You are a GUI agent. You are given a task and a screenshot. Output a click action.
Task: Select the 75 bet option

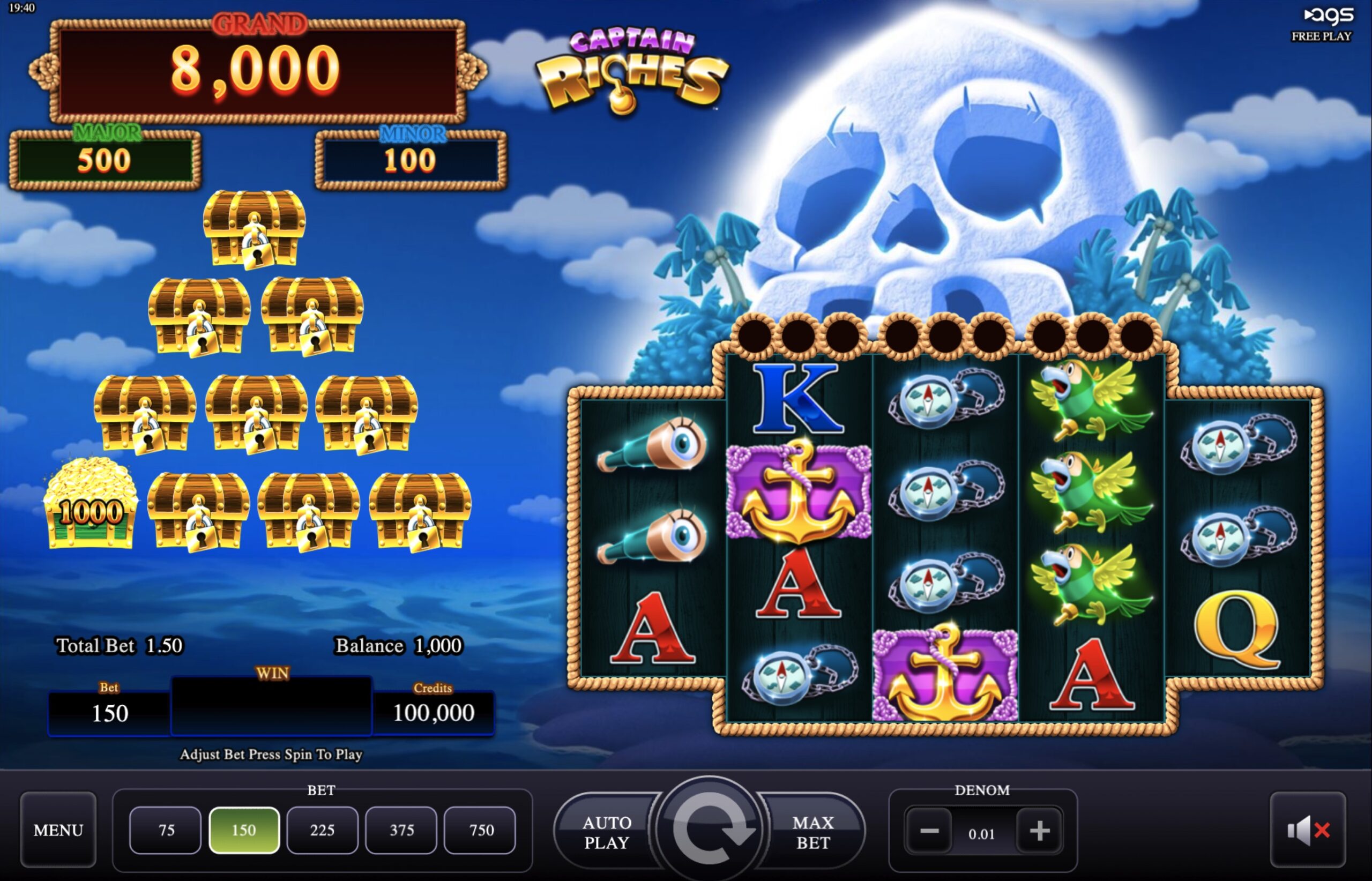166,830
